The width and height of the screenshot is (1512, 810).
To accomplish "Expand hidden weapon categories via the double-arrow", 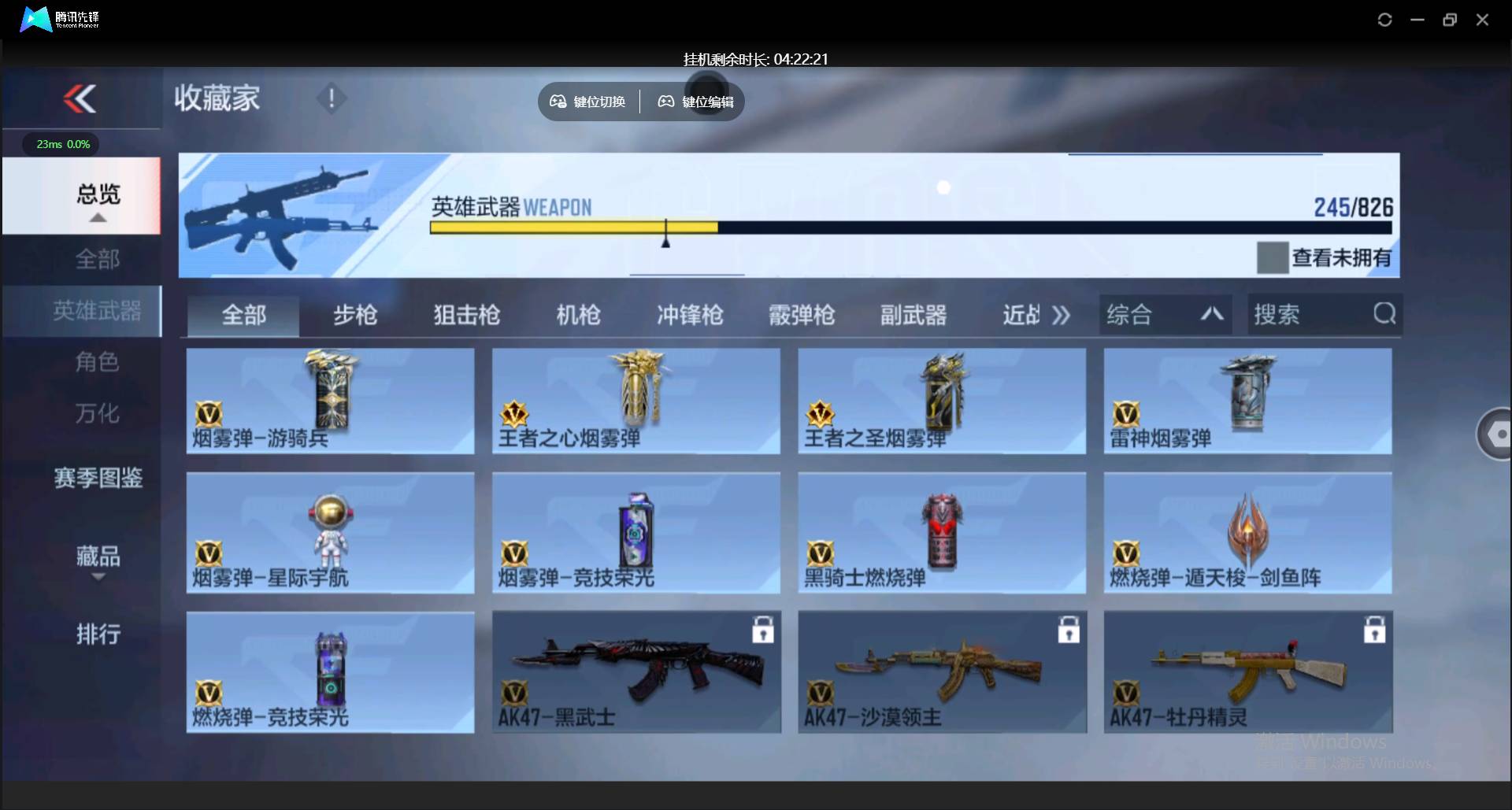I will pos(1062,314).
